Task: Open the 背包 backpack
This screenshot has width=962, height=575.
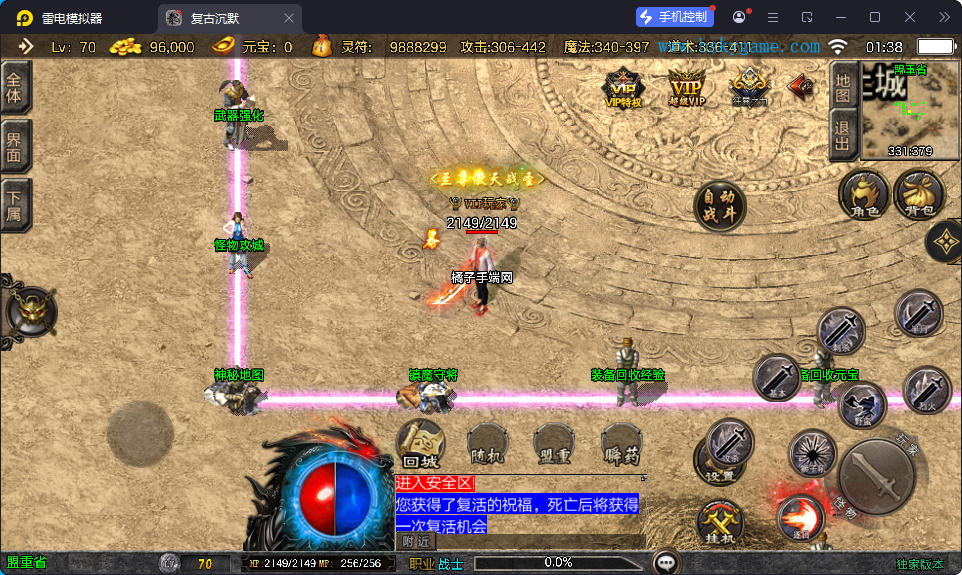Action: point(918,193)
